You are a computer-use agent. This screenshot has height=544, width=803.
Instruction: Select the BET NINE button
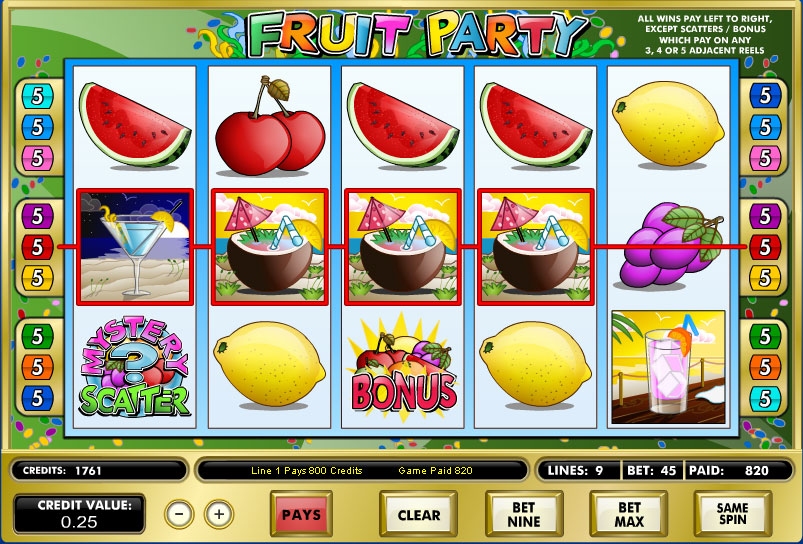pyautogui.click(x=523, y=515)
